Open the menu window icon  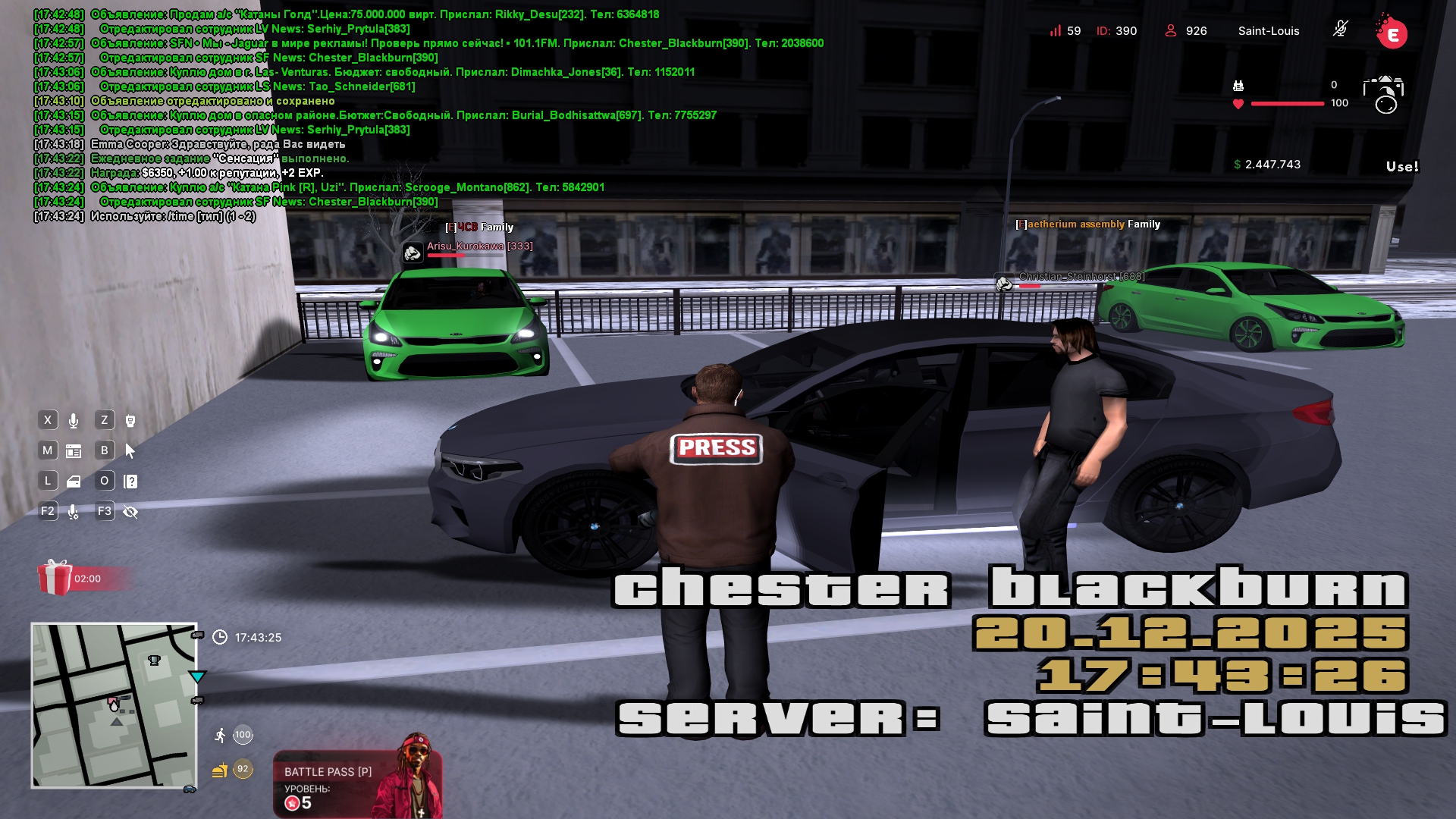74,451
